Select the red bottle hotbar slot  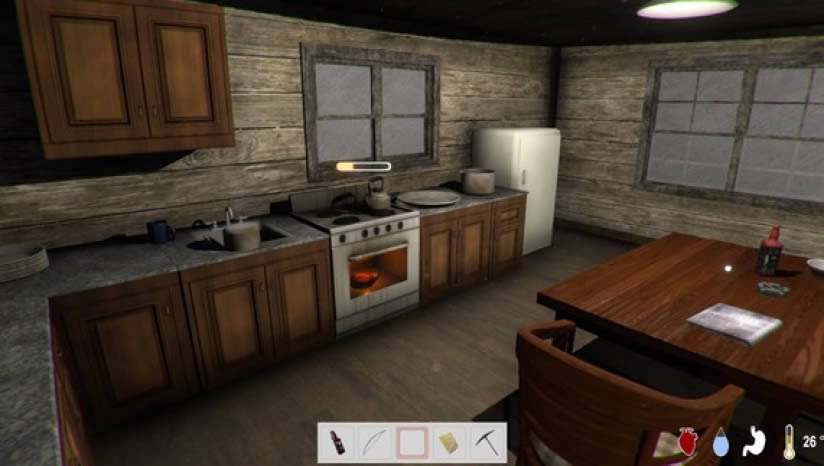point(337,441)
